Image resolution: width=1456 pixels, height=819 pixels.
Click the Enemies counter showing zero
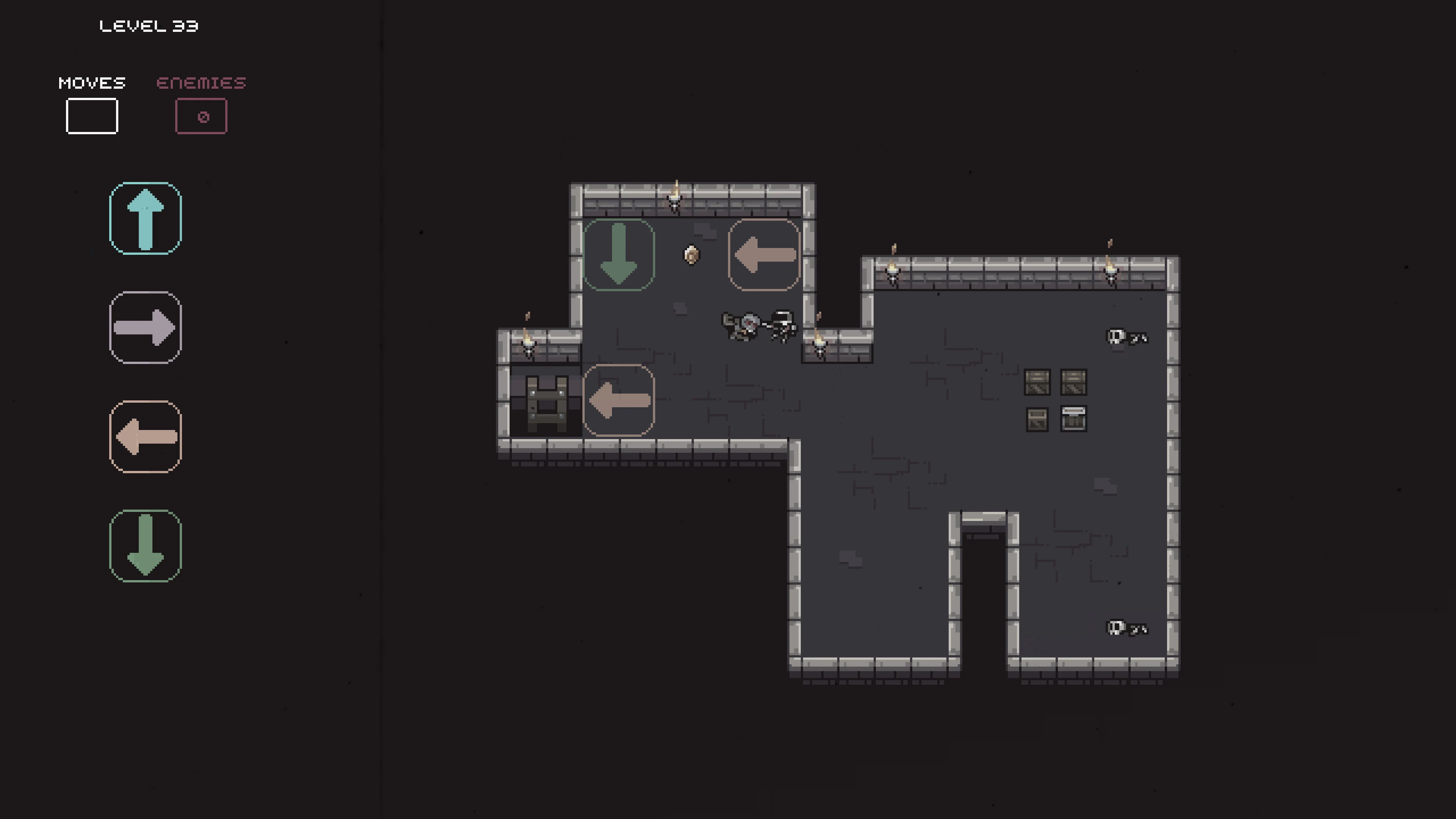click(x=201, y=116)
